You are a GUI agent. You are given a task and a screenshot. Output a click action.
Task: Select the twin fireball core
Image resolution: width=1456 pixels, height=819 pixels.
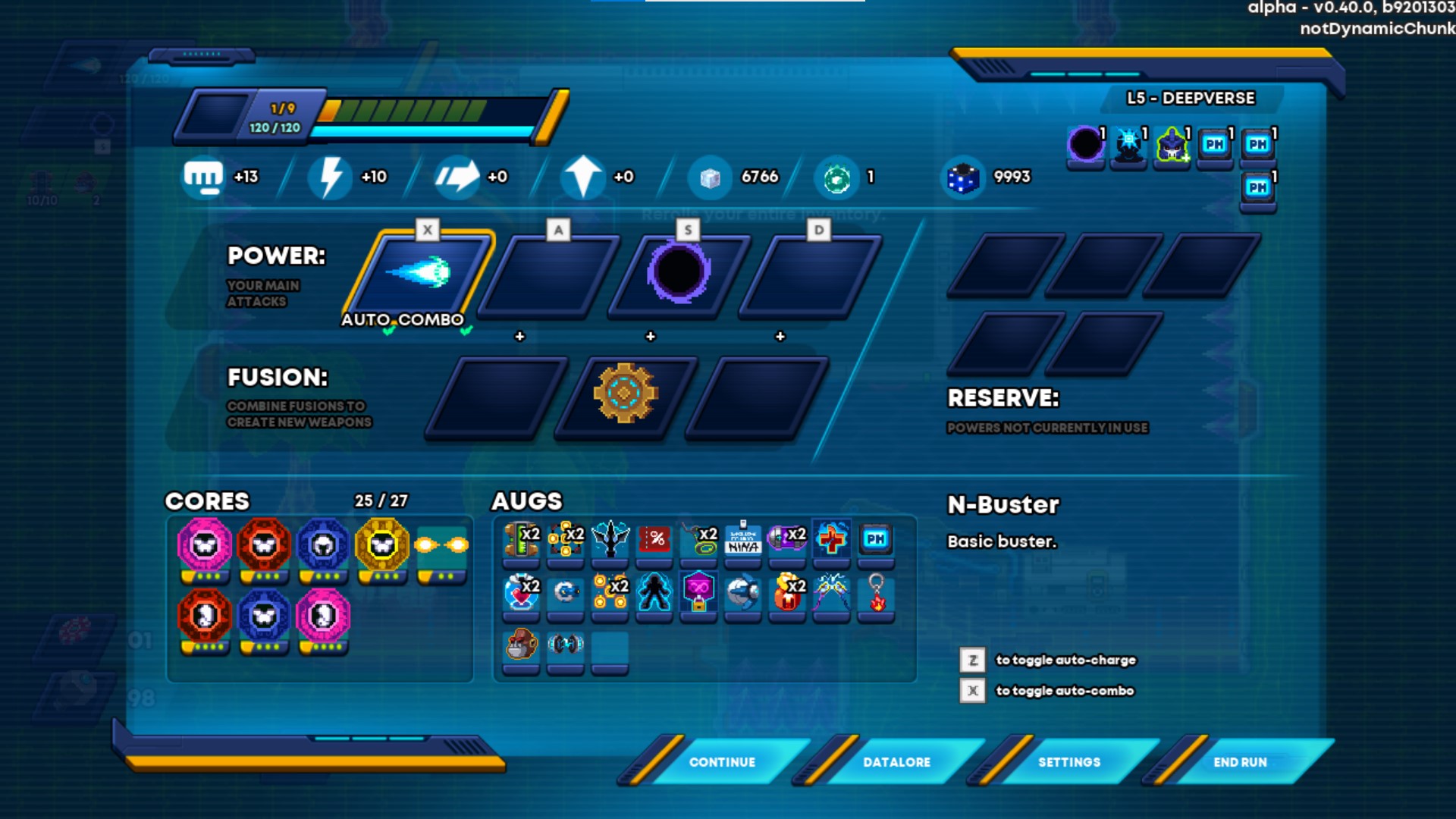(442, 545)
